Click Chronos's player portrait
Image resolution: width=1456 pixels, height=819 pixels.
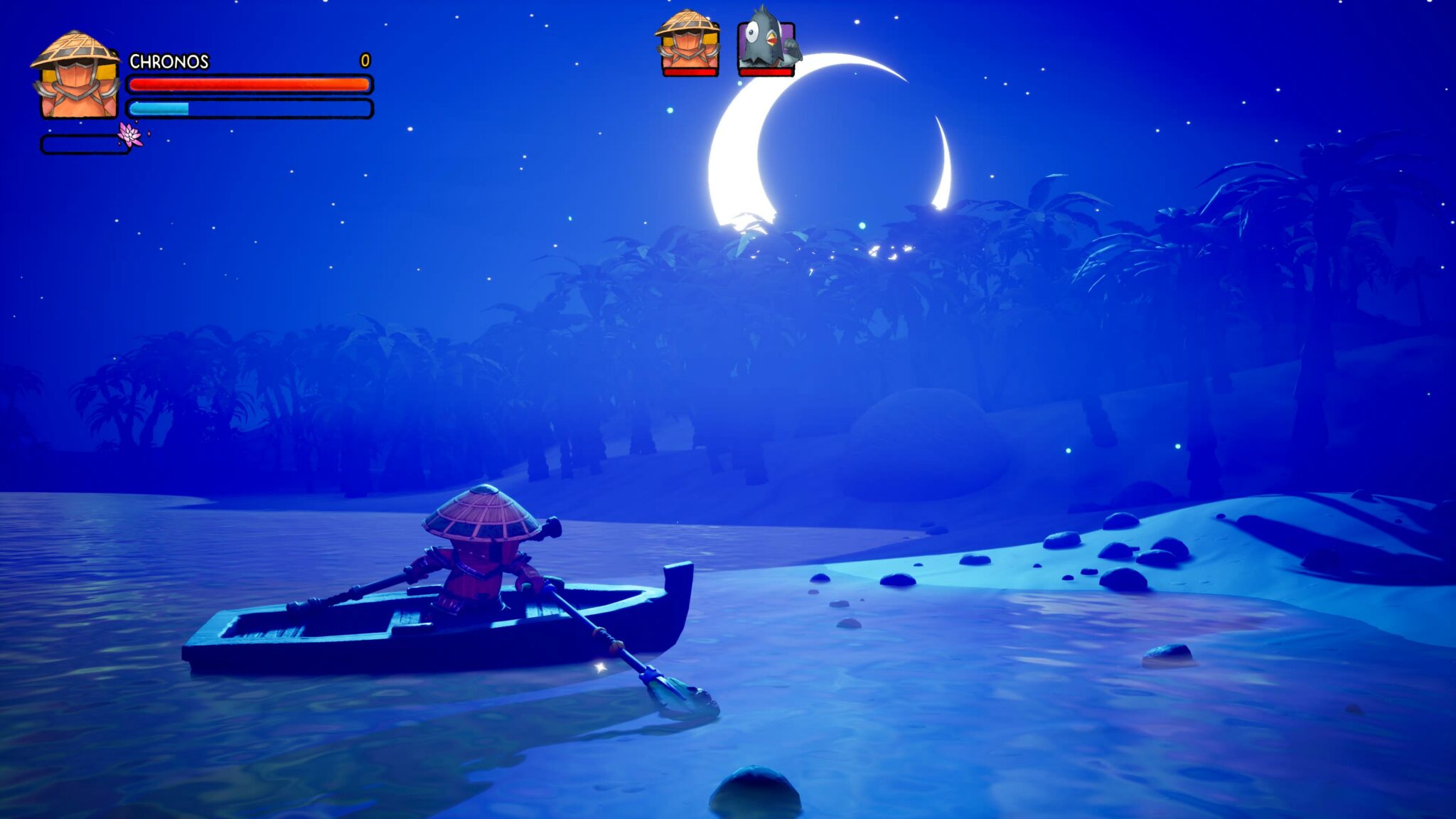75,77
